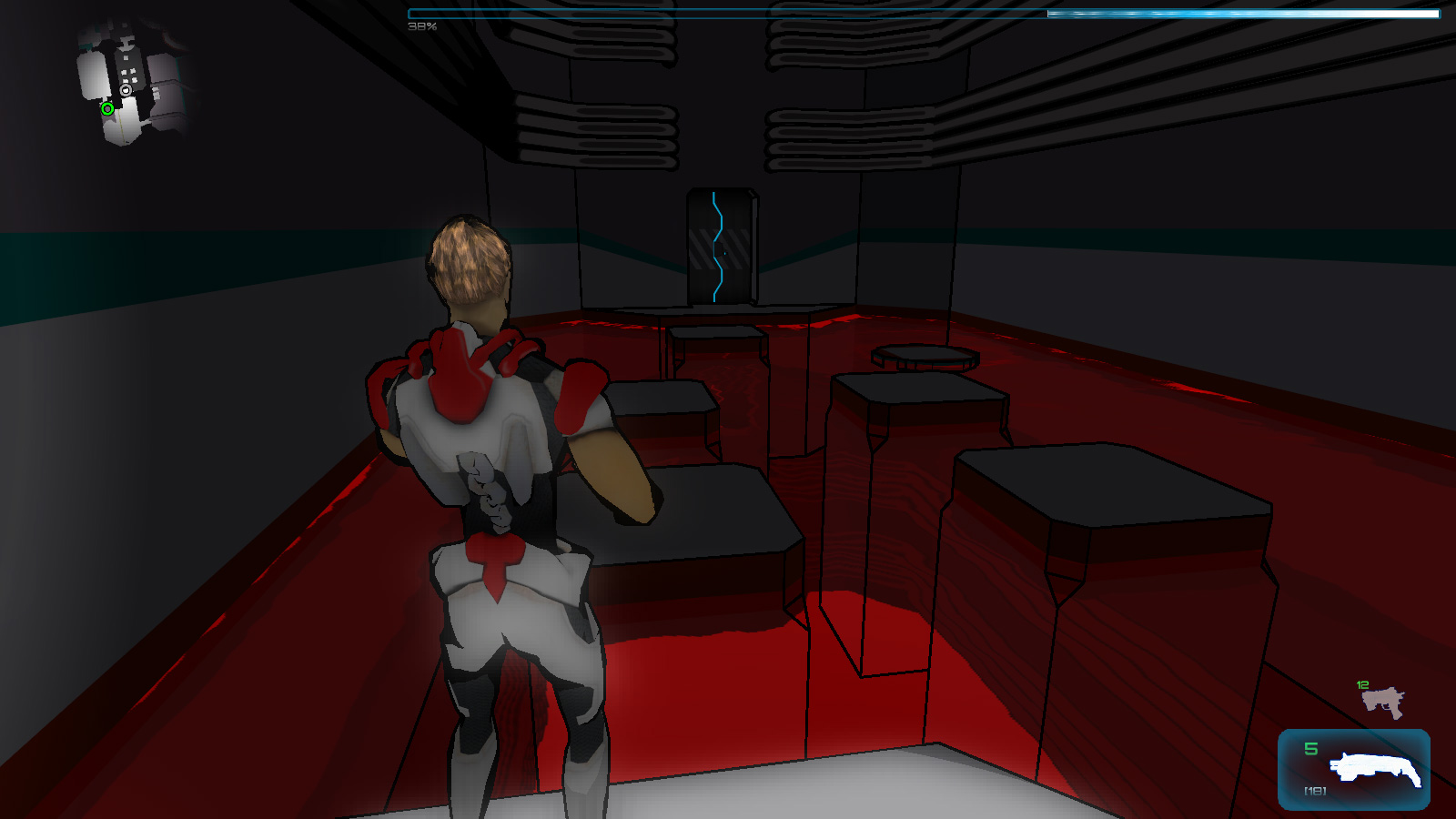
Task: Click the green objective marker on minimap
Action: (107, 108)
